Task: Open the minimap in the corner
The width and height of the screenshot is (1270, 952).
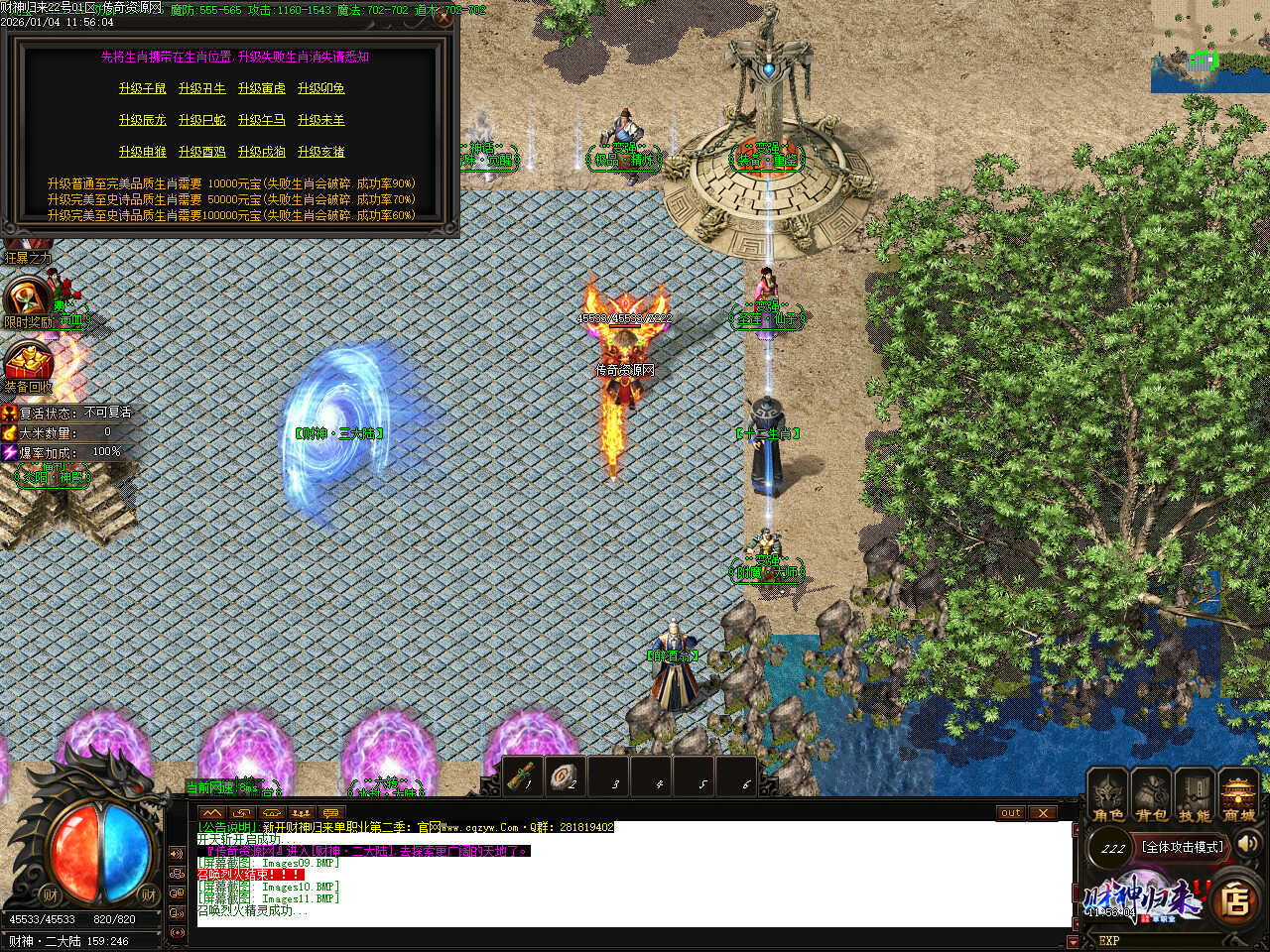Action: (1210, 47)
